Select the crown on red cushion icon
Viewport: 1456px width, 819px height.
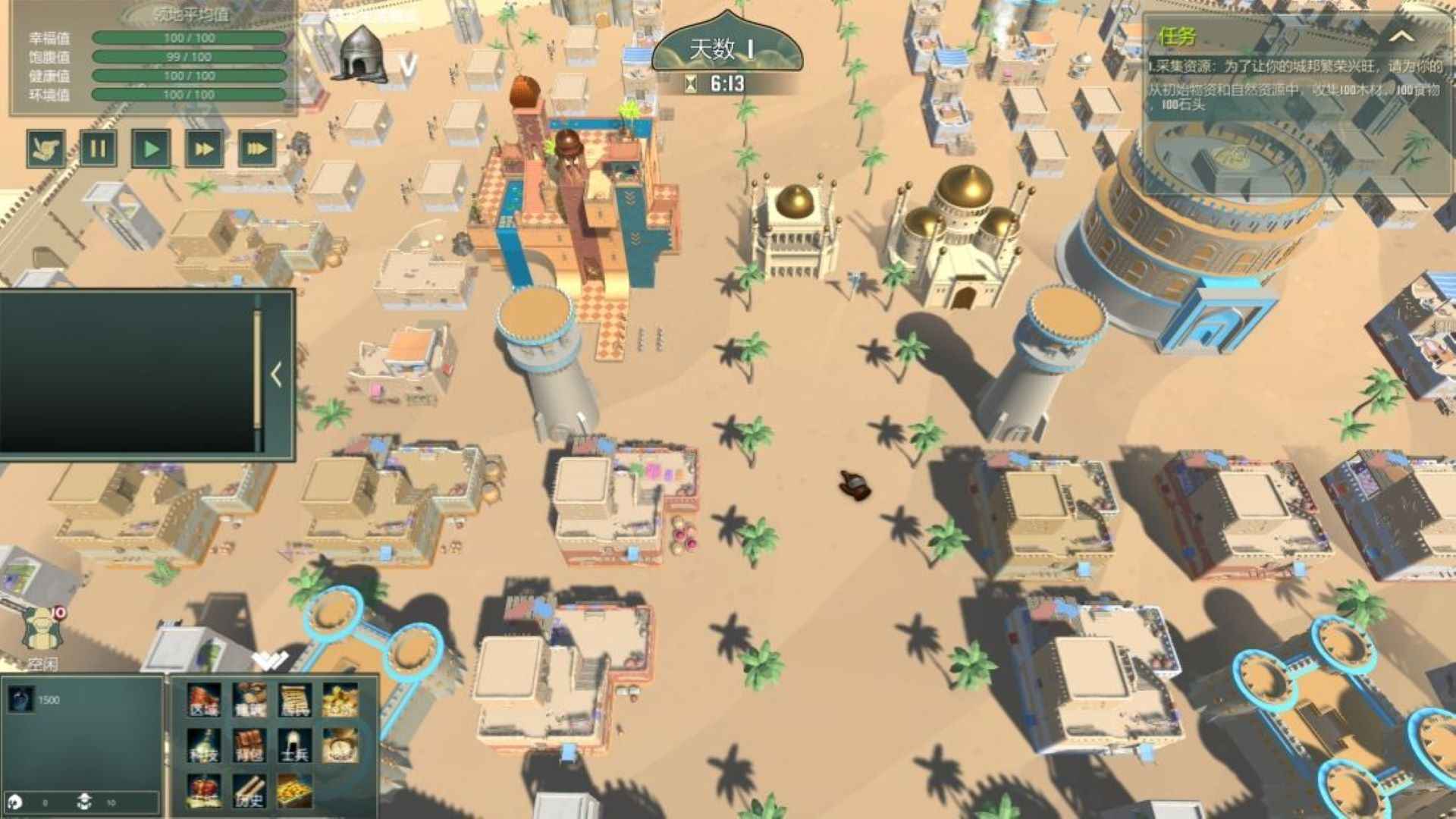204,791
